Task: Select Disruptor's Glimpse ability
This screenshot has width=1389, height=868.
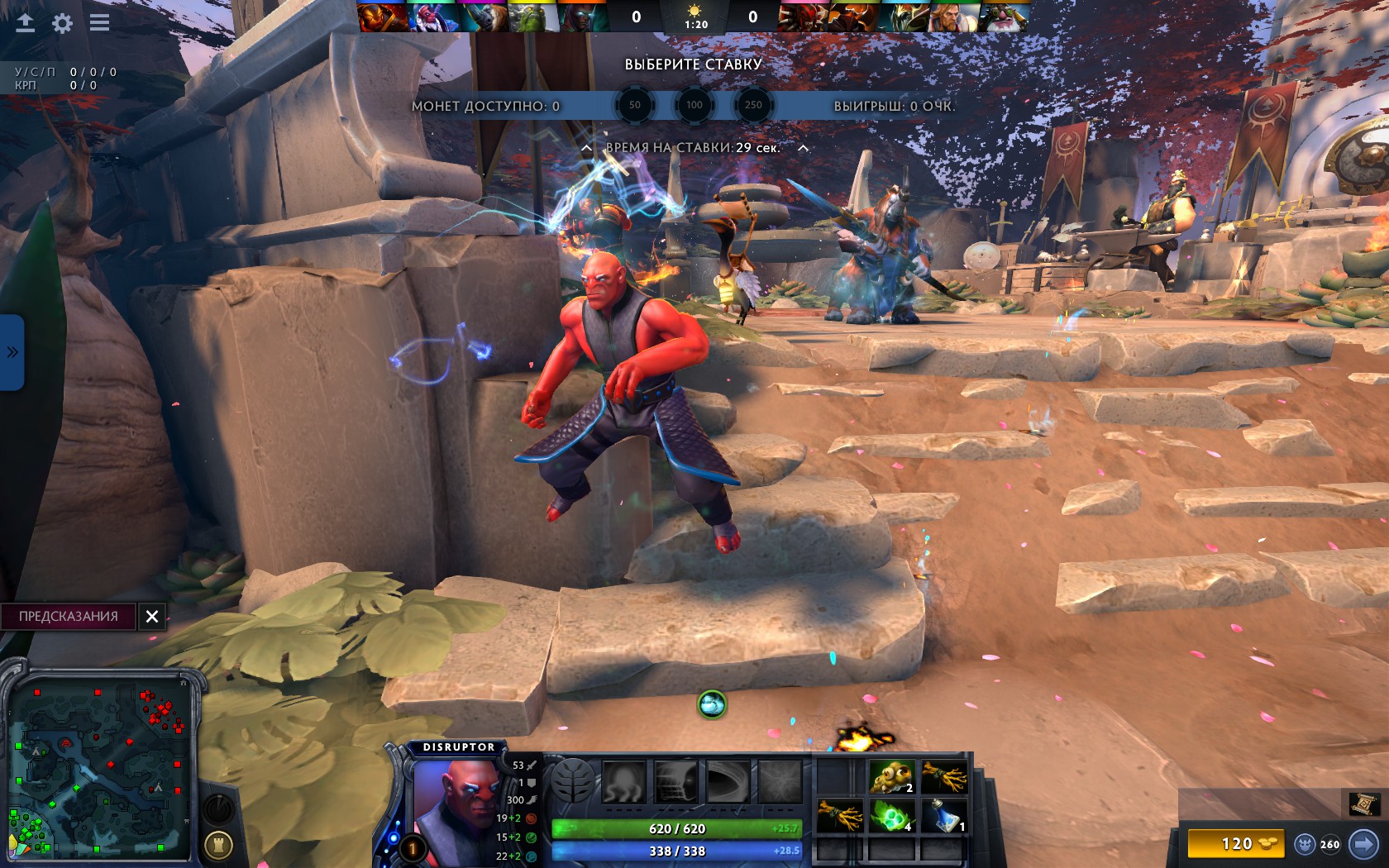Action: point(676,781)
